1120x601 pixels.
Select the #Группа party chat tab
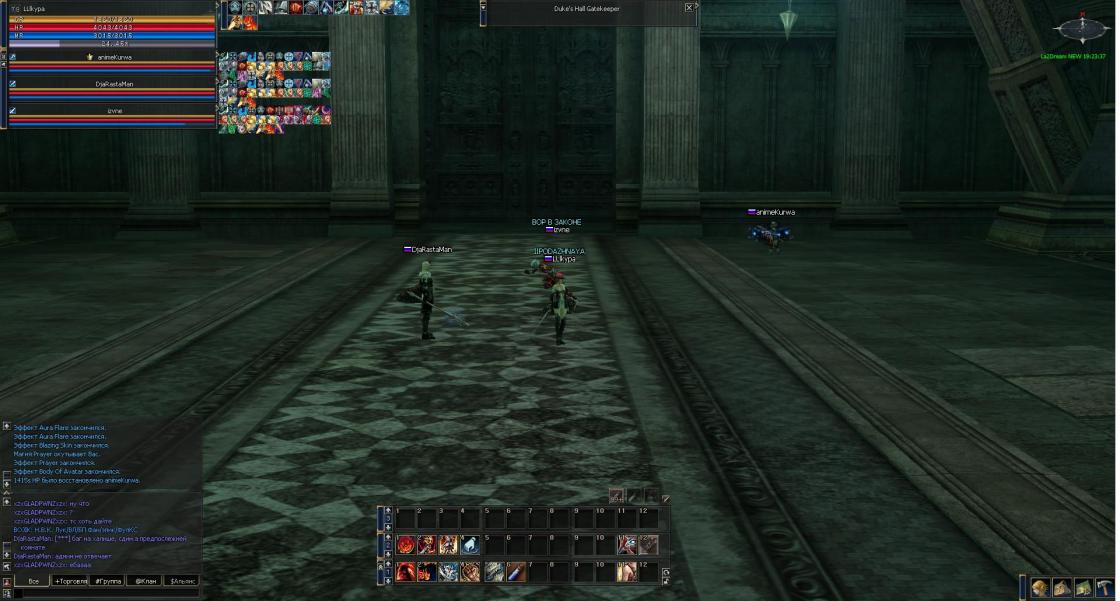coord(108,580)
